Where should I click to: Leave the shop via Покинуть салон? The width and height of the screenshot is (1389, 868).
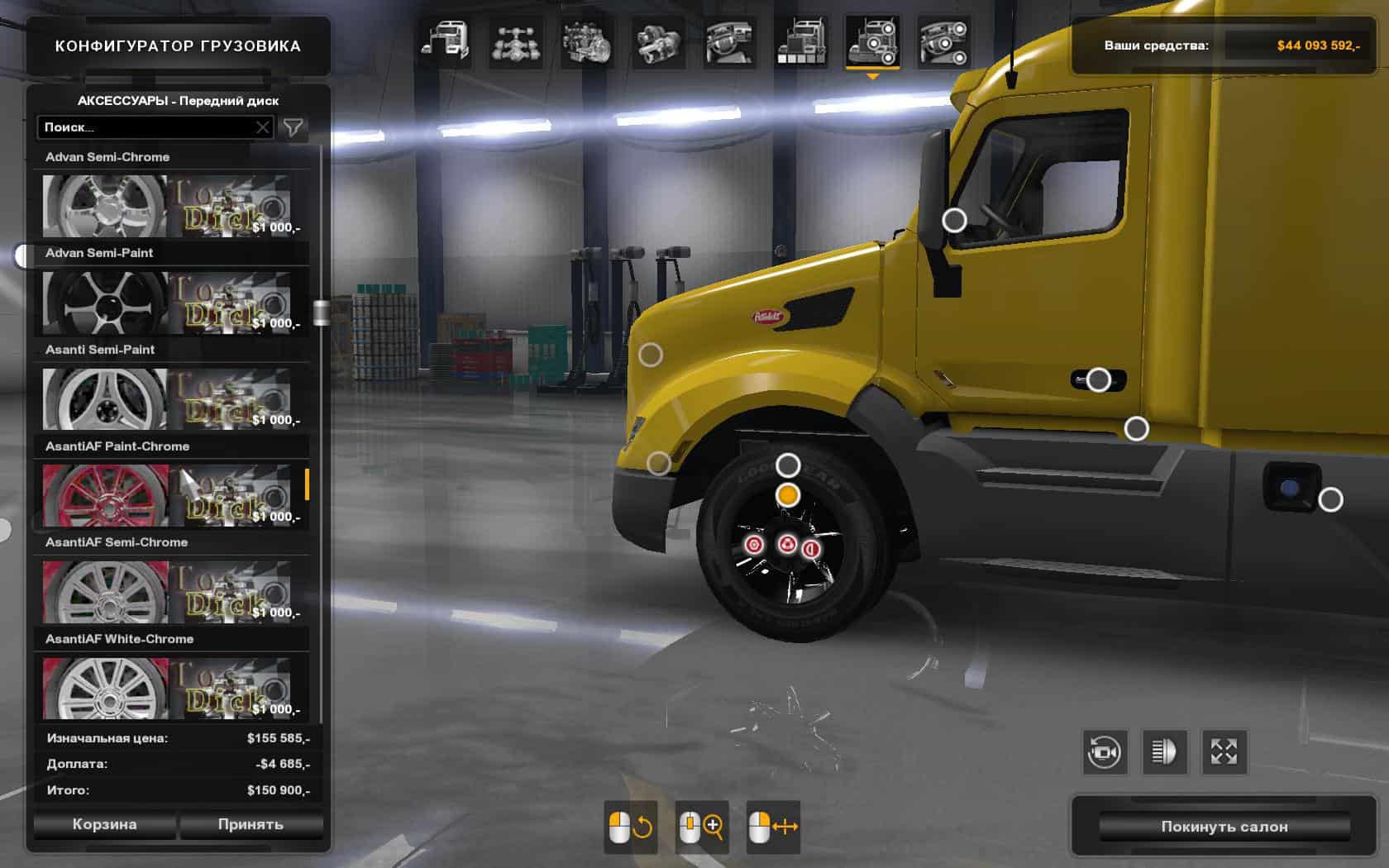point(1224,827)
